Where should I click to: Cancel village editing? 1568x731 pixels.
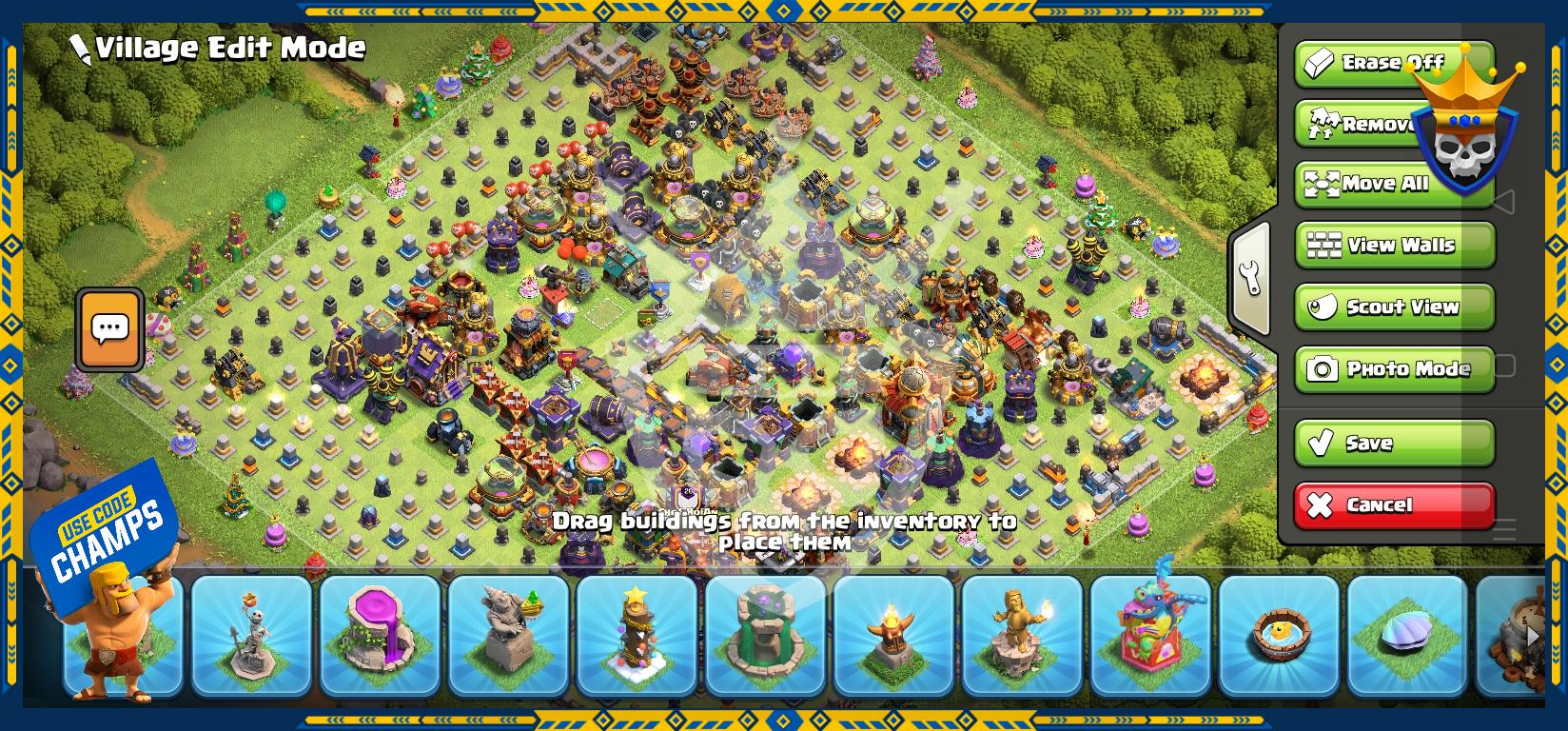(x=1395, y=505)
